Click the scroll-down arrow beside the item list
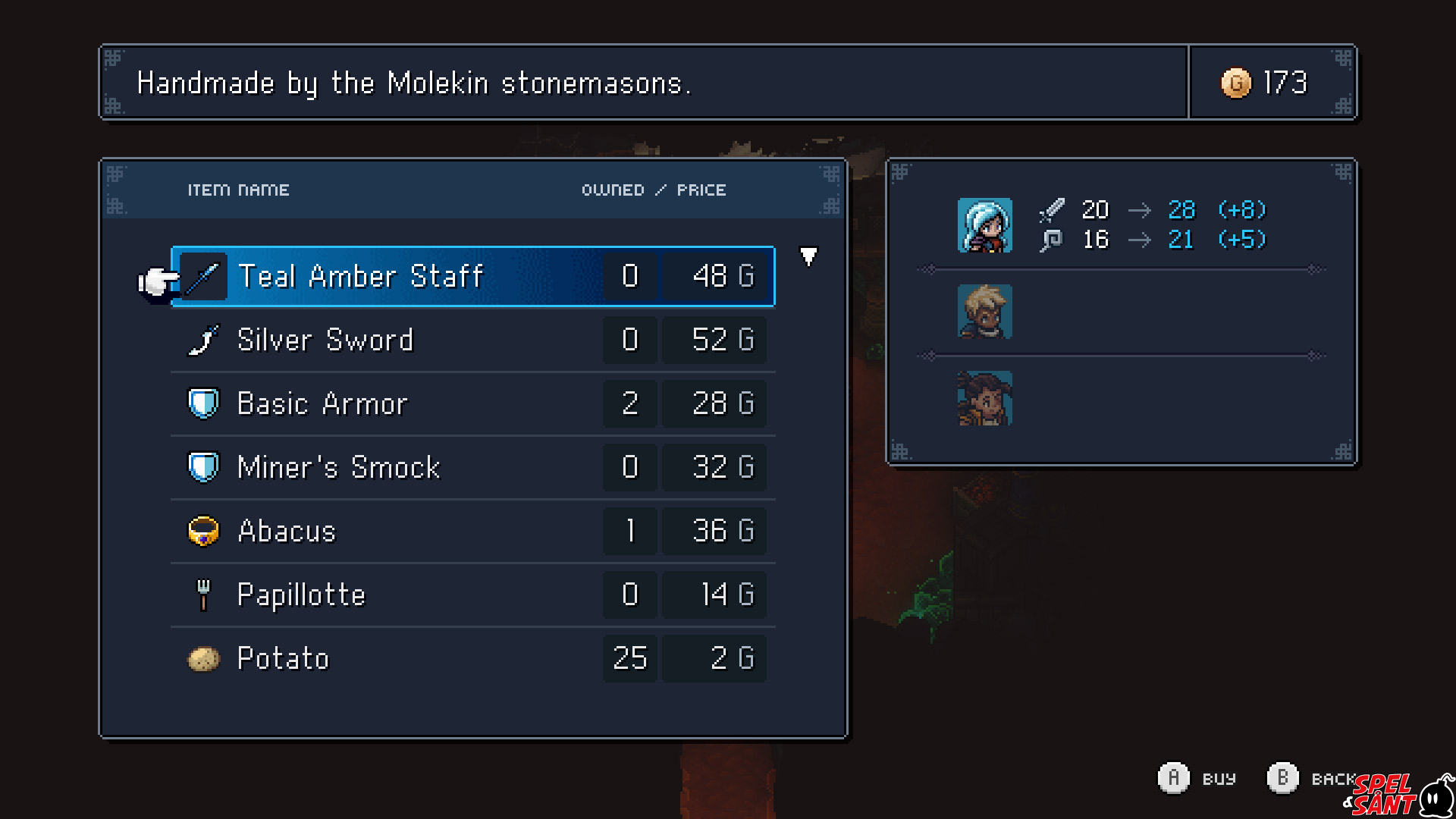1456x819 pixels. pos(809,257)
